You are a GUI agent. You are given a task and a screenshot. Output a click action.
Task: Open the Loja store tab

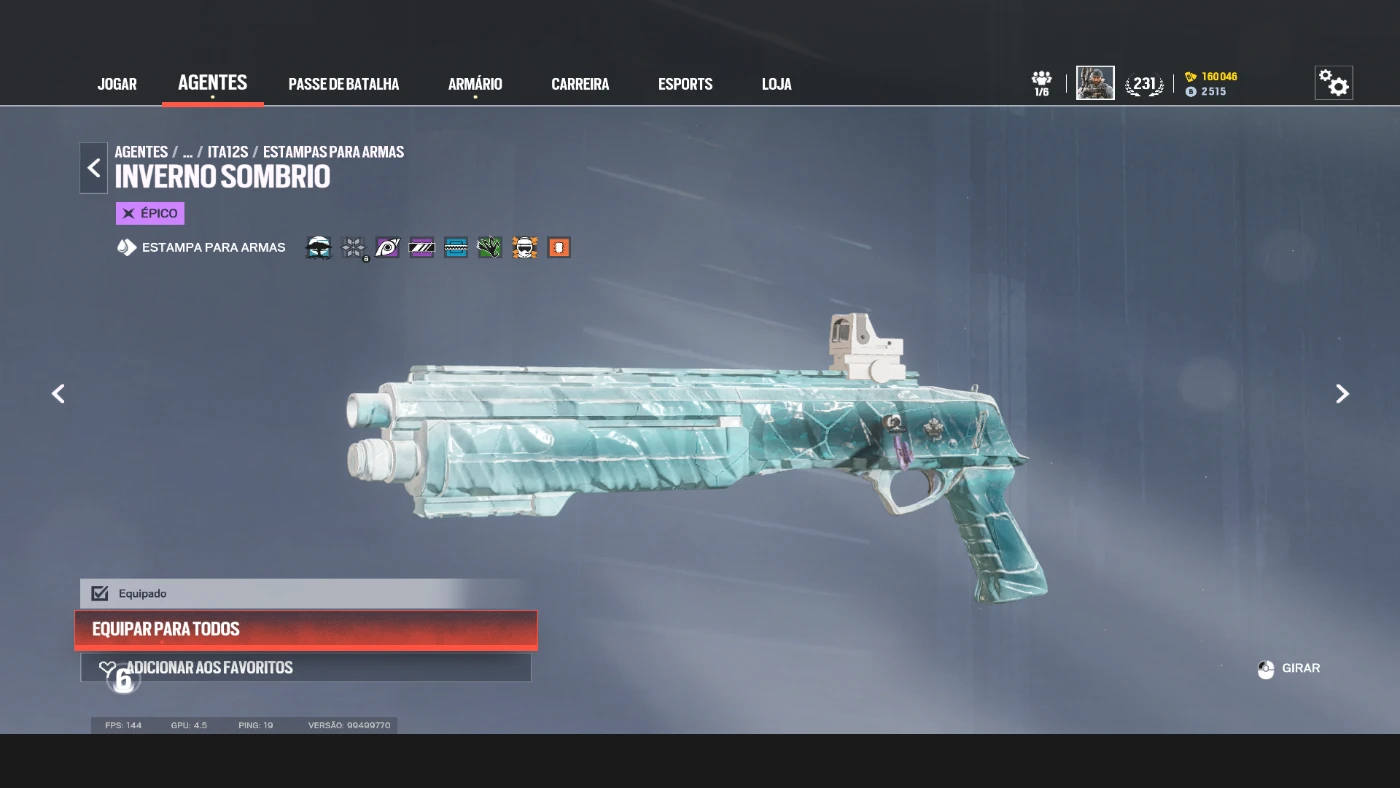(x=776, y=84)
